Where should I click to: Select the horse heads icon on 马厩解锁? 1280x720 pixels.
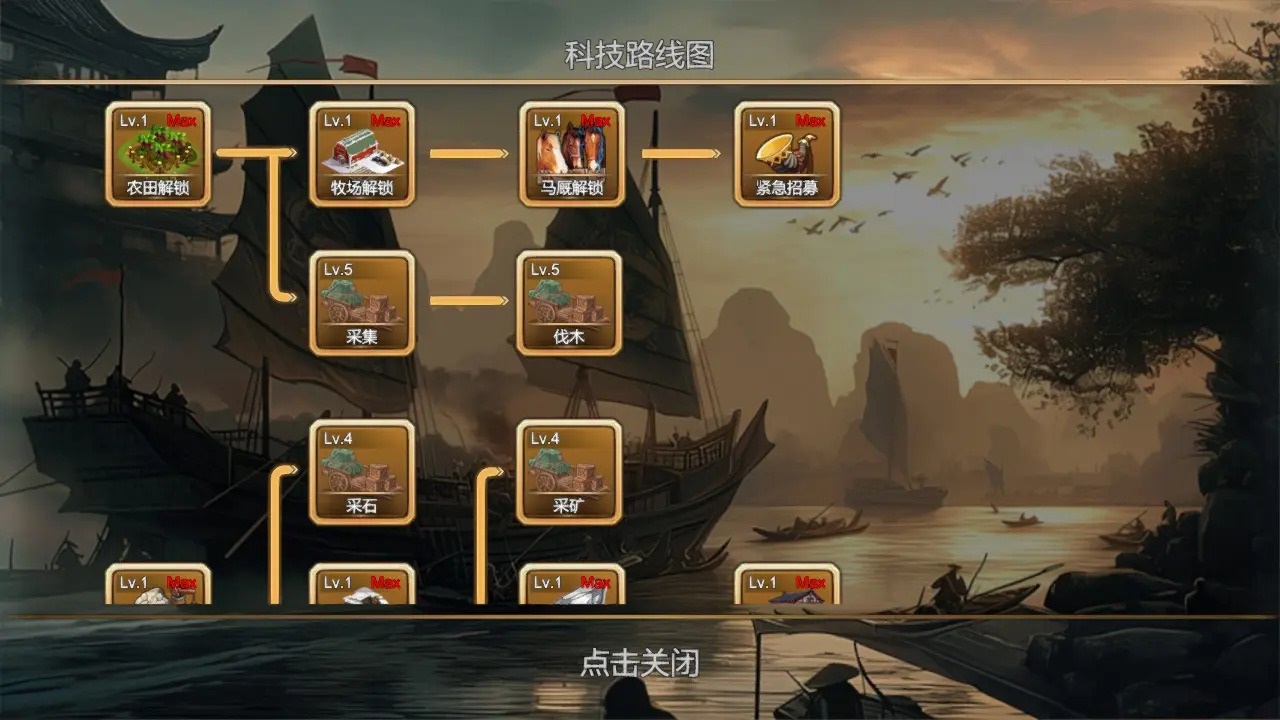pos(570,148)
